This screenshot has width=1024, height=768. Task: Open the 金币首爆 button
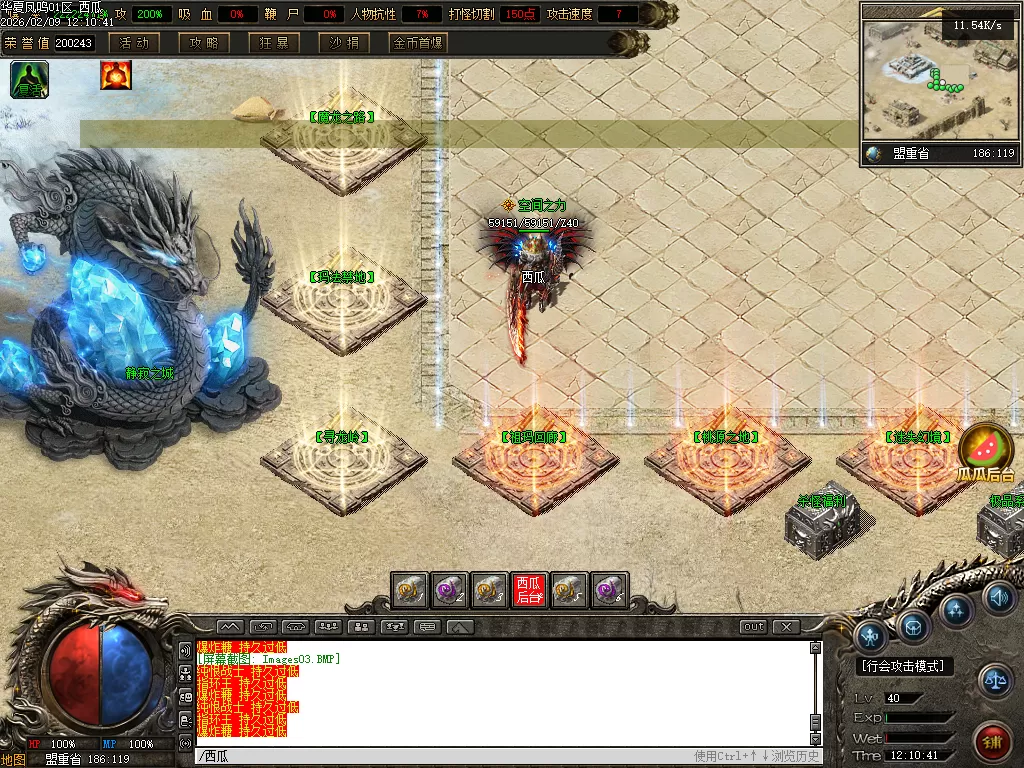418,43
